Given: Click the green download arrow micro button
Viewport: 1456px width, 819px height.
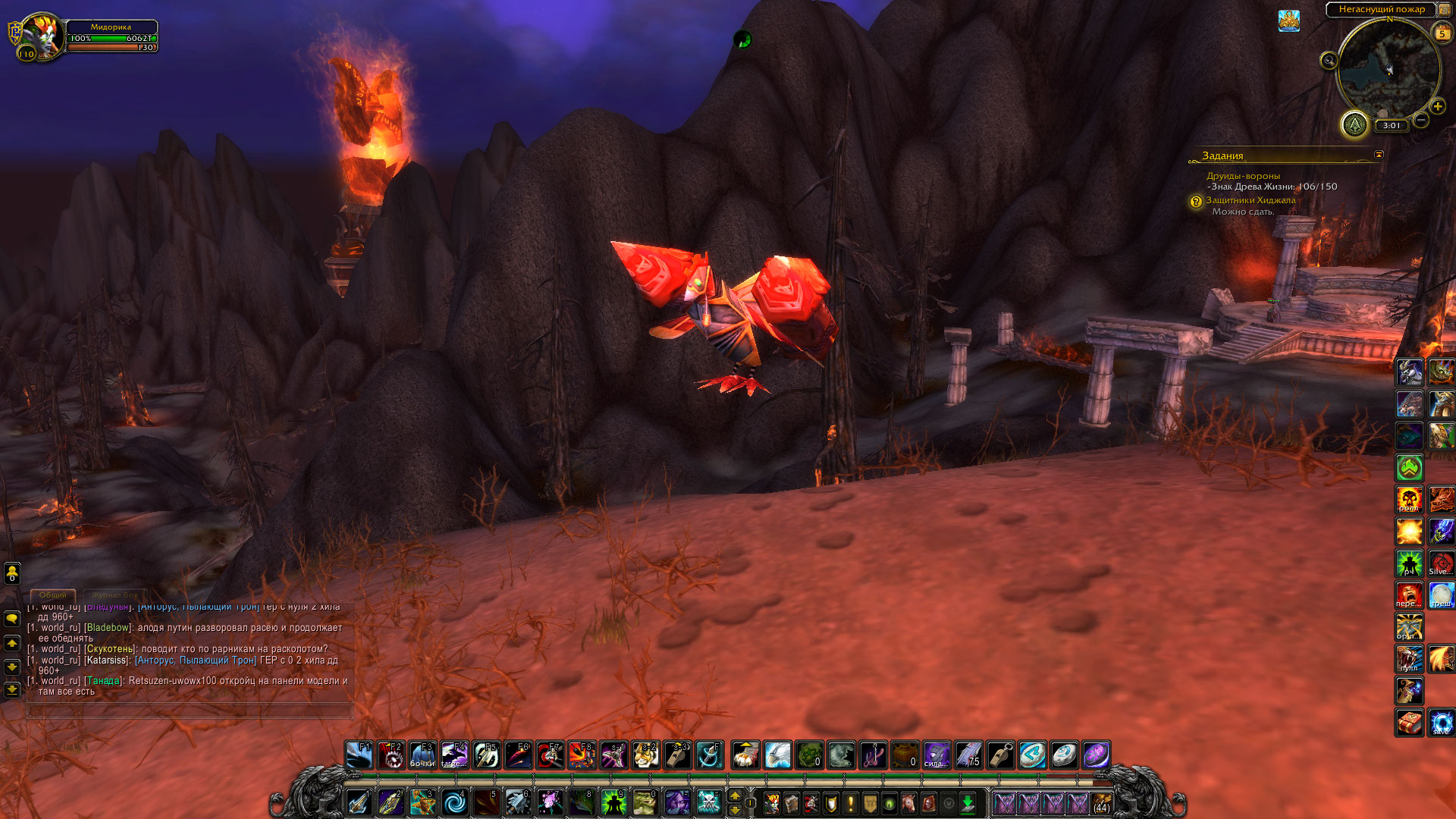Looking at the screenshot, I should tap(968, 803).
